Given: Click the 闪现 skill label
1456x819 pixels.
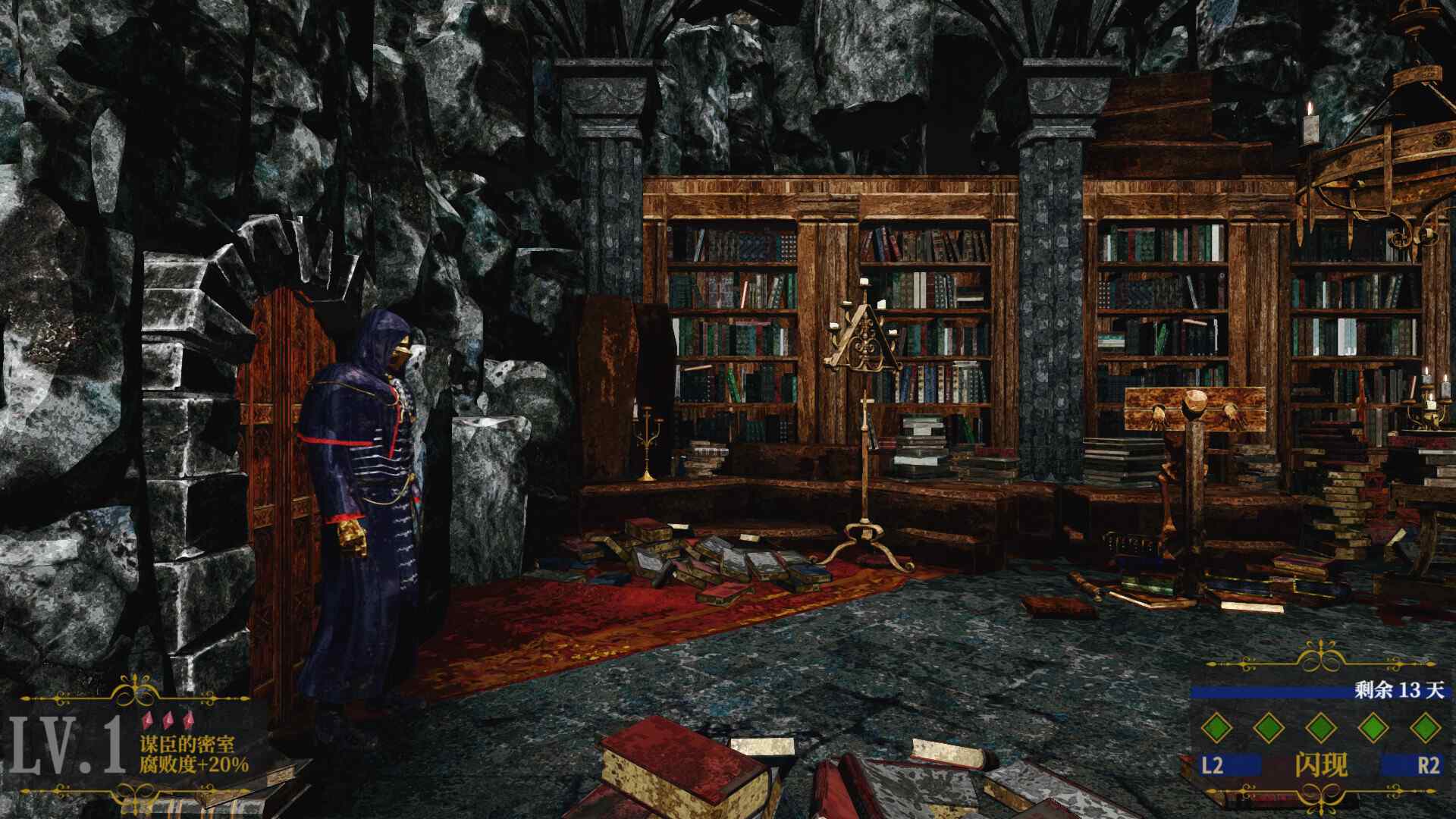Looking at the screenshot, I should click(1320, 764).
